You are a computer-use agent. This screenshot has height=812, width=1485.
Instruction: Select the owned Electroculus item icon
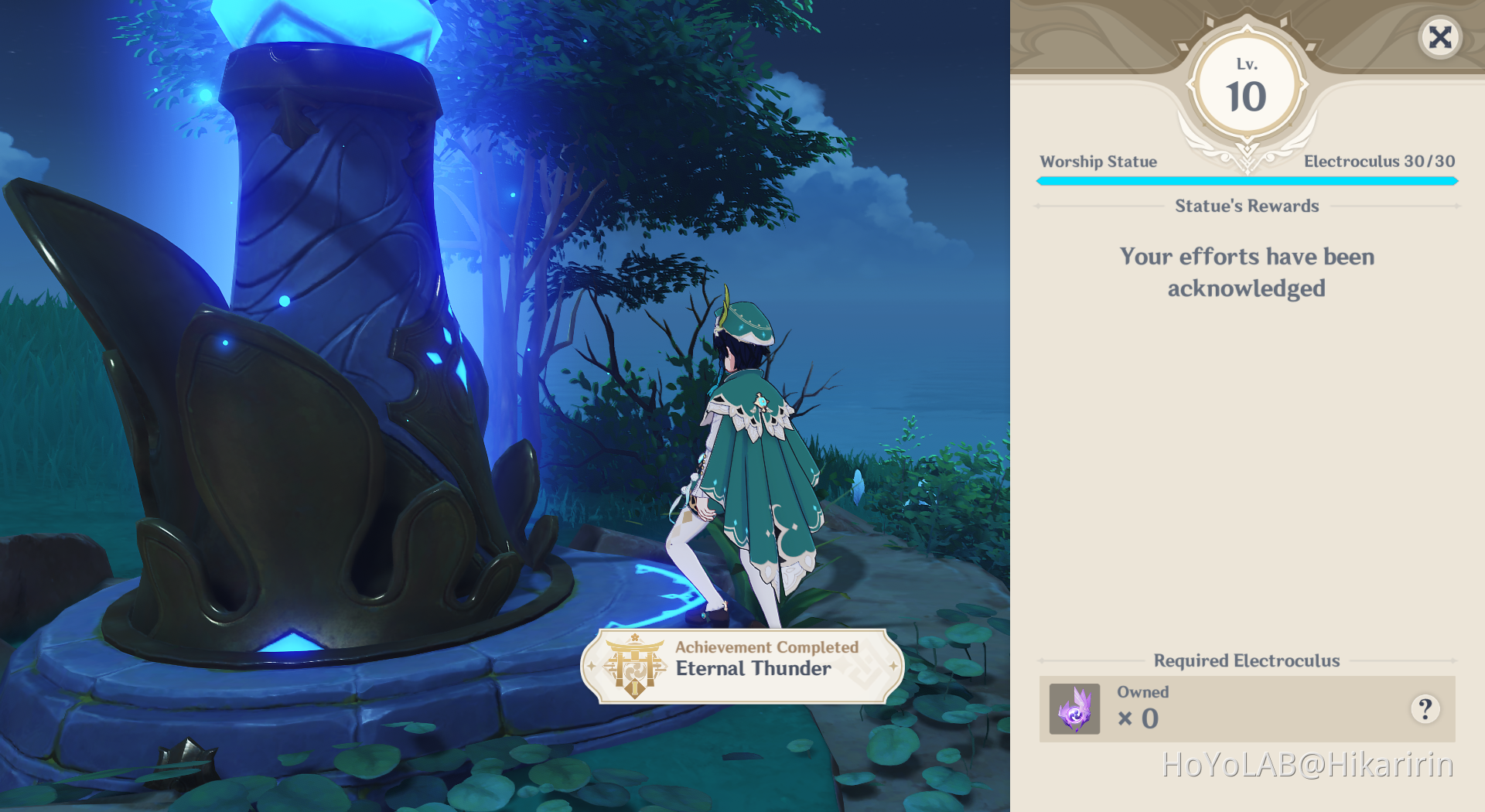pos(1074,708)
